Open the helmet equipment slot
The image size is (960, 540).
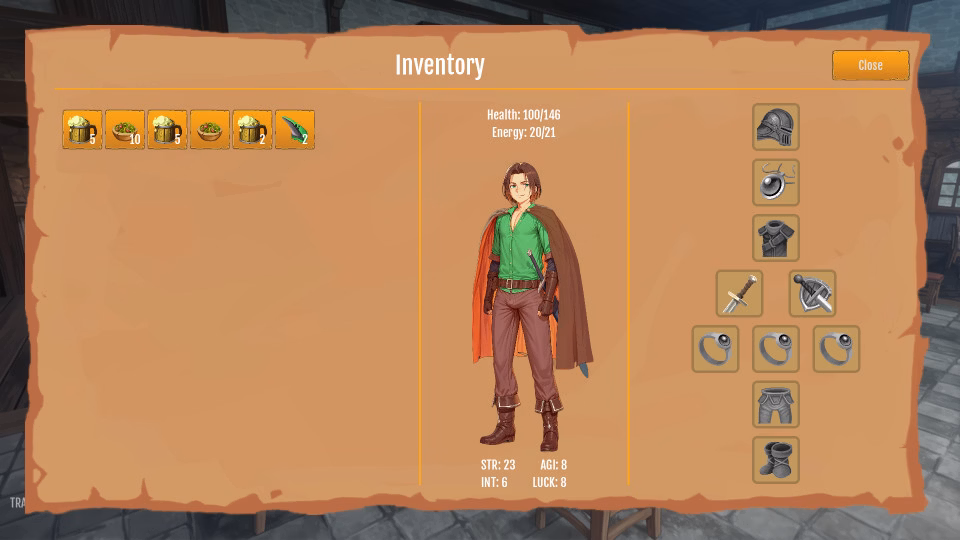point(776,127)
